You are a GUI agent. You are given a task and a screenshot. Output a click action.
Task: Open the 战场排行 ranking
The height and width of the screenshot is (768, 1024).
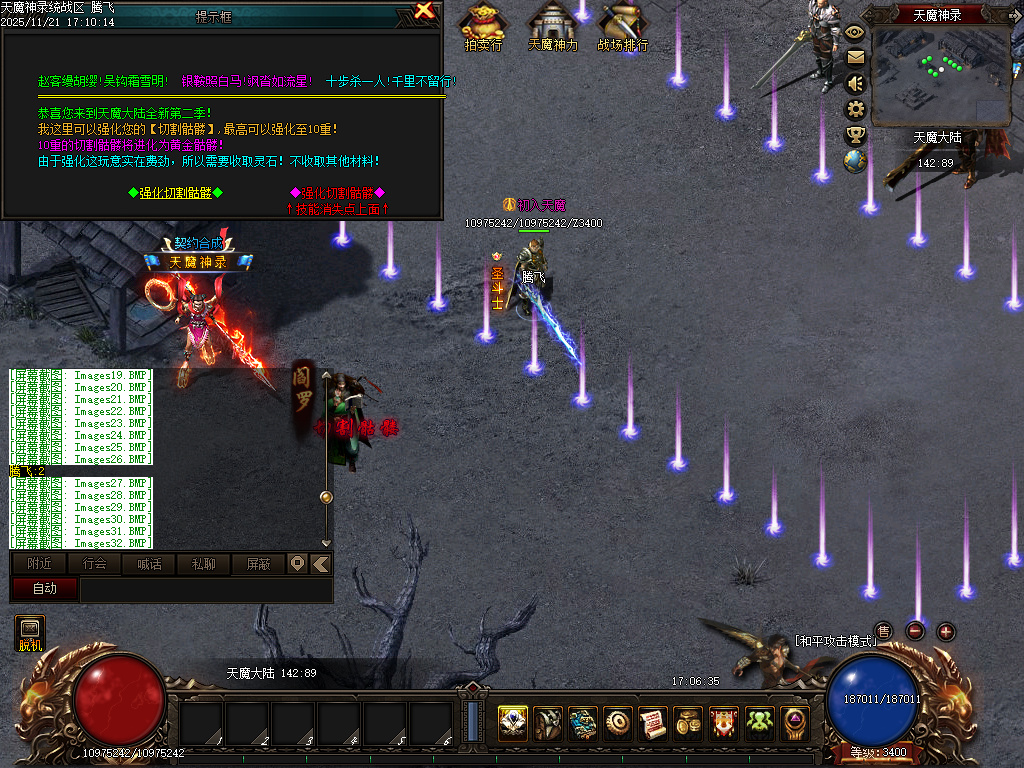[x=622, y=24]
